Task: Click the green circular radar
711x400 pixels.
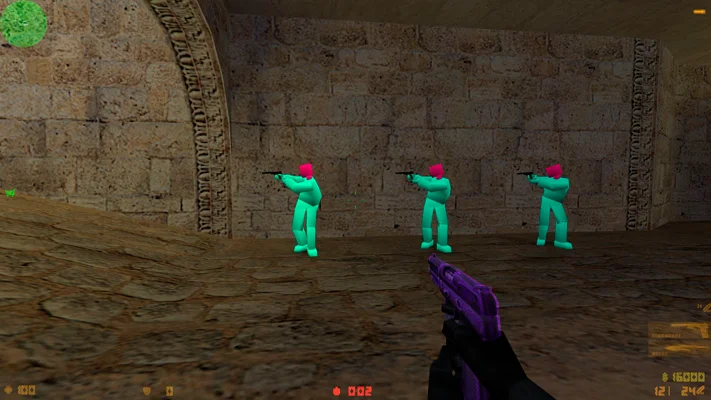Action: pyautogui.click(x=23, y=23)
